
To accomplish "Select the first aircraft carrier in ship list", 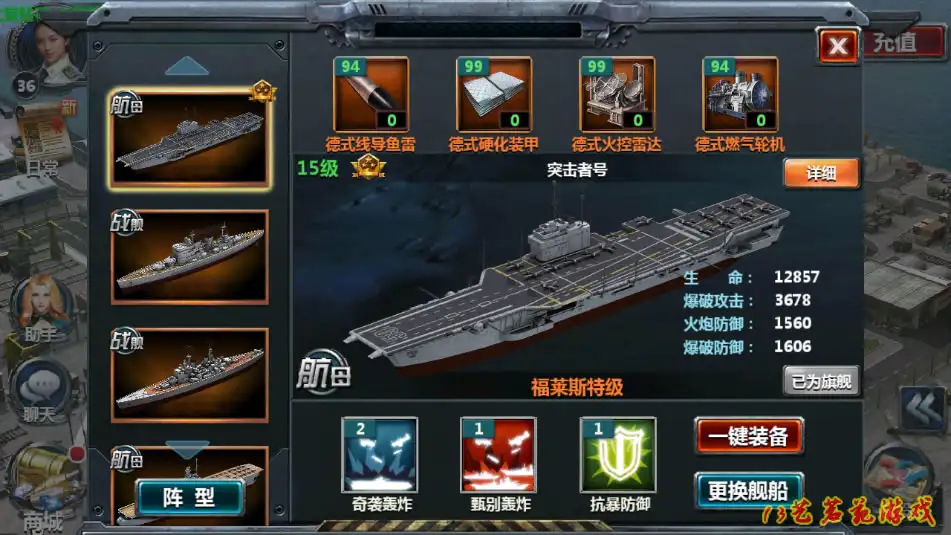I will pyautogui.click(x=190, y=138).
